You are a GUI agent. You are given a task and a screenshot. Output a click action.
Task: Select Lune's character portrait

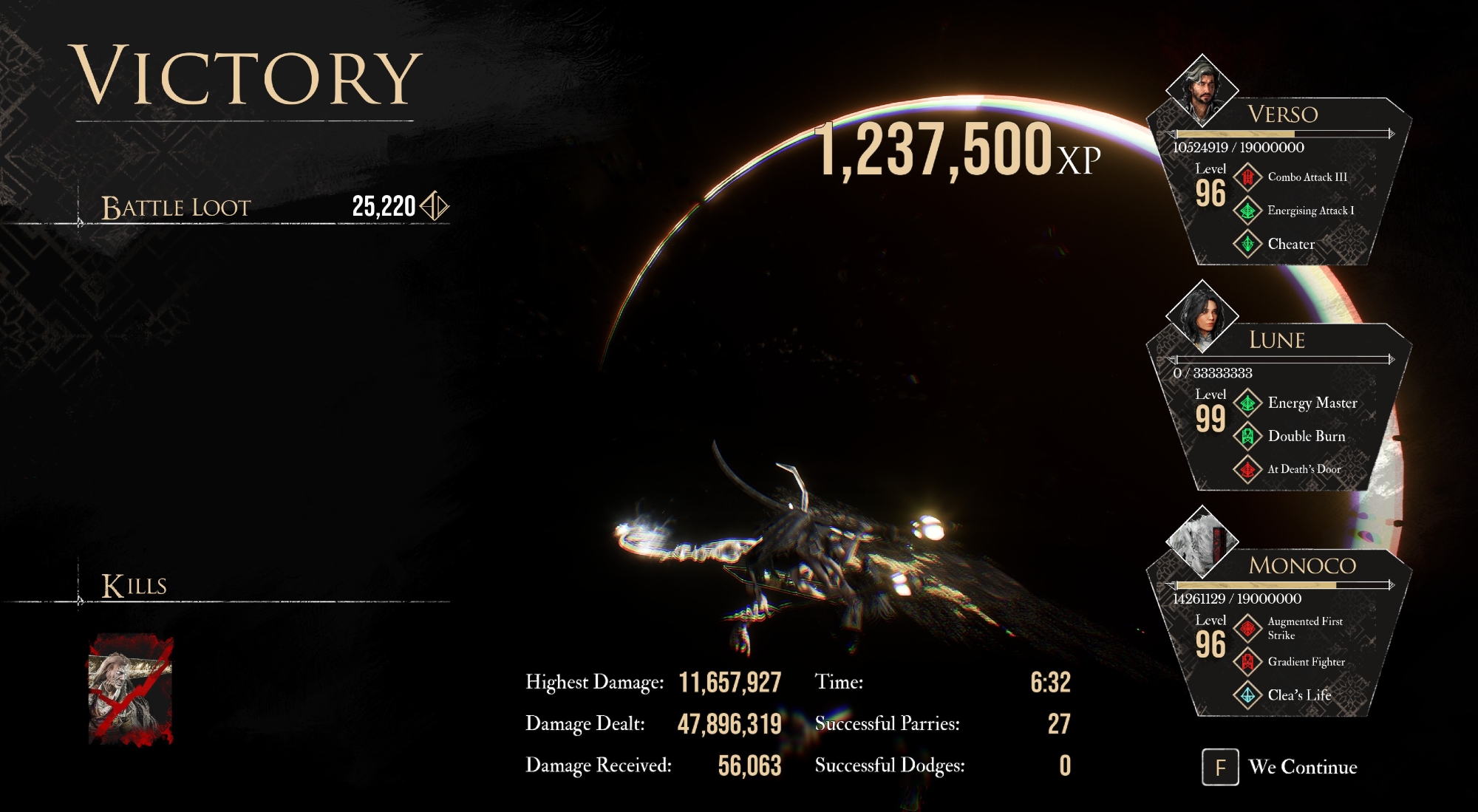pyautogui.click(x=1202, y=315)
